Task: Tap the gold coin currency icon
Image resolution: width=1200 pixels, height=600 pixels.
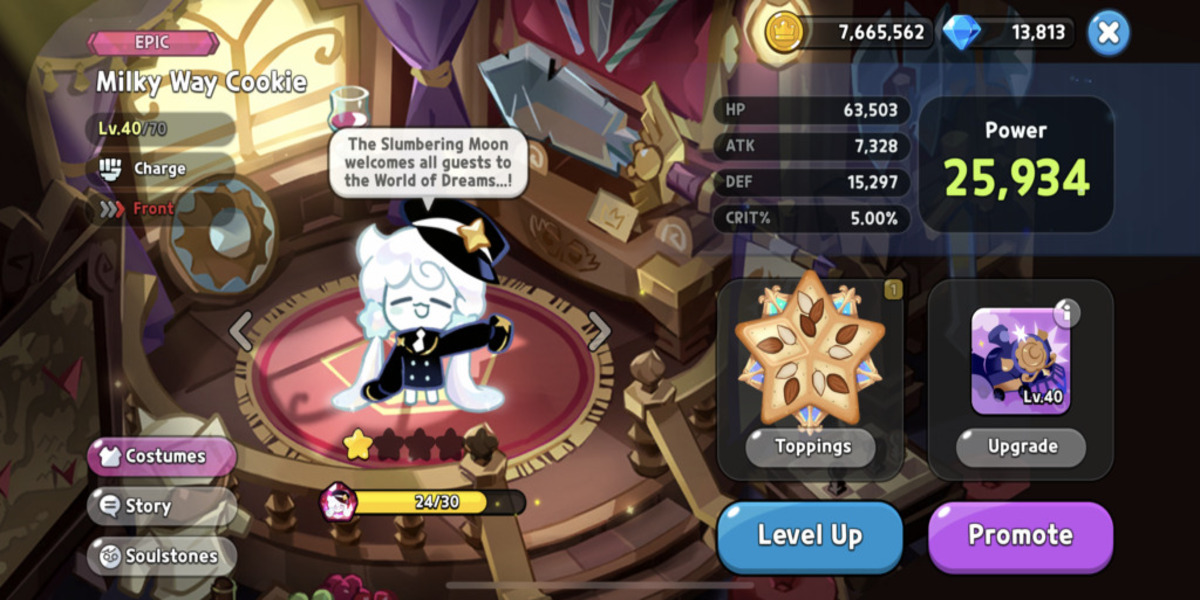Action: (x=785, y=33)
